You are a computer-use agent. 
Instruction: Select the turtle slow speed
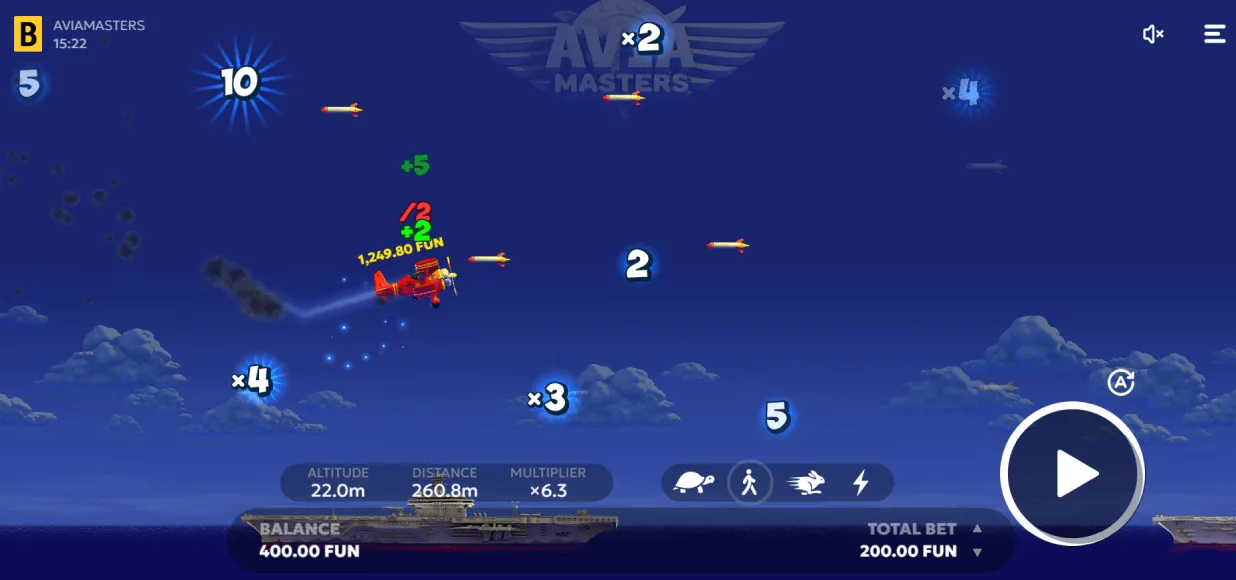[694, 483]
